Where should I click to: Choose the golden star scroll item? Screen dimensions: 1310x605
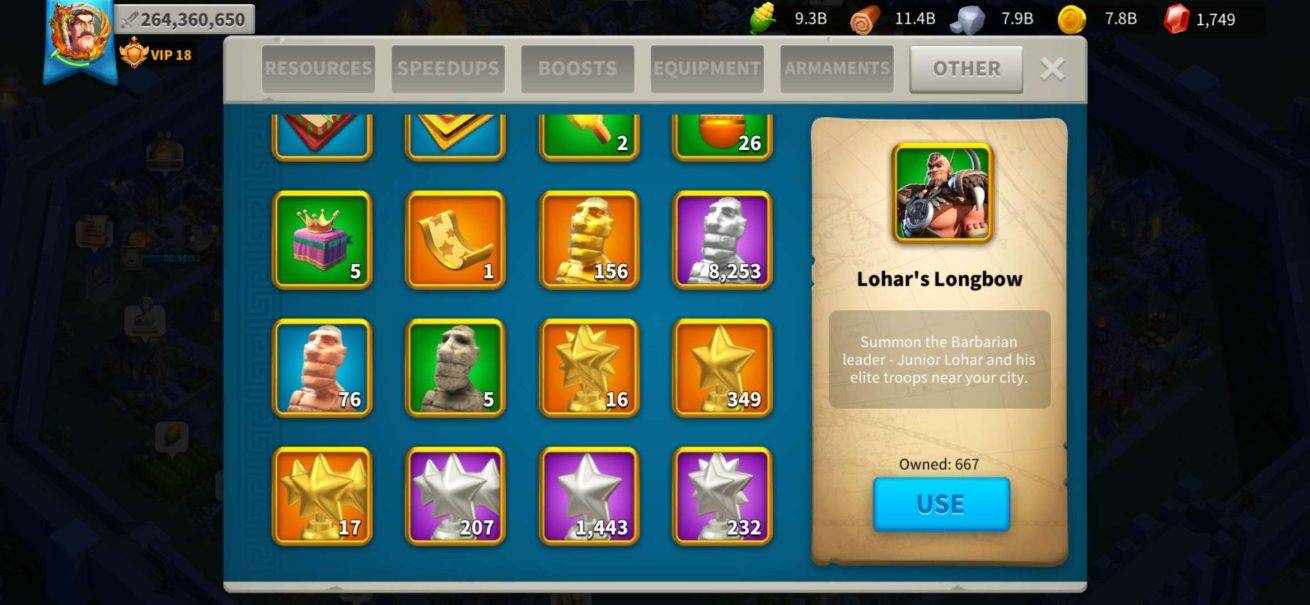[455, 240]
